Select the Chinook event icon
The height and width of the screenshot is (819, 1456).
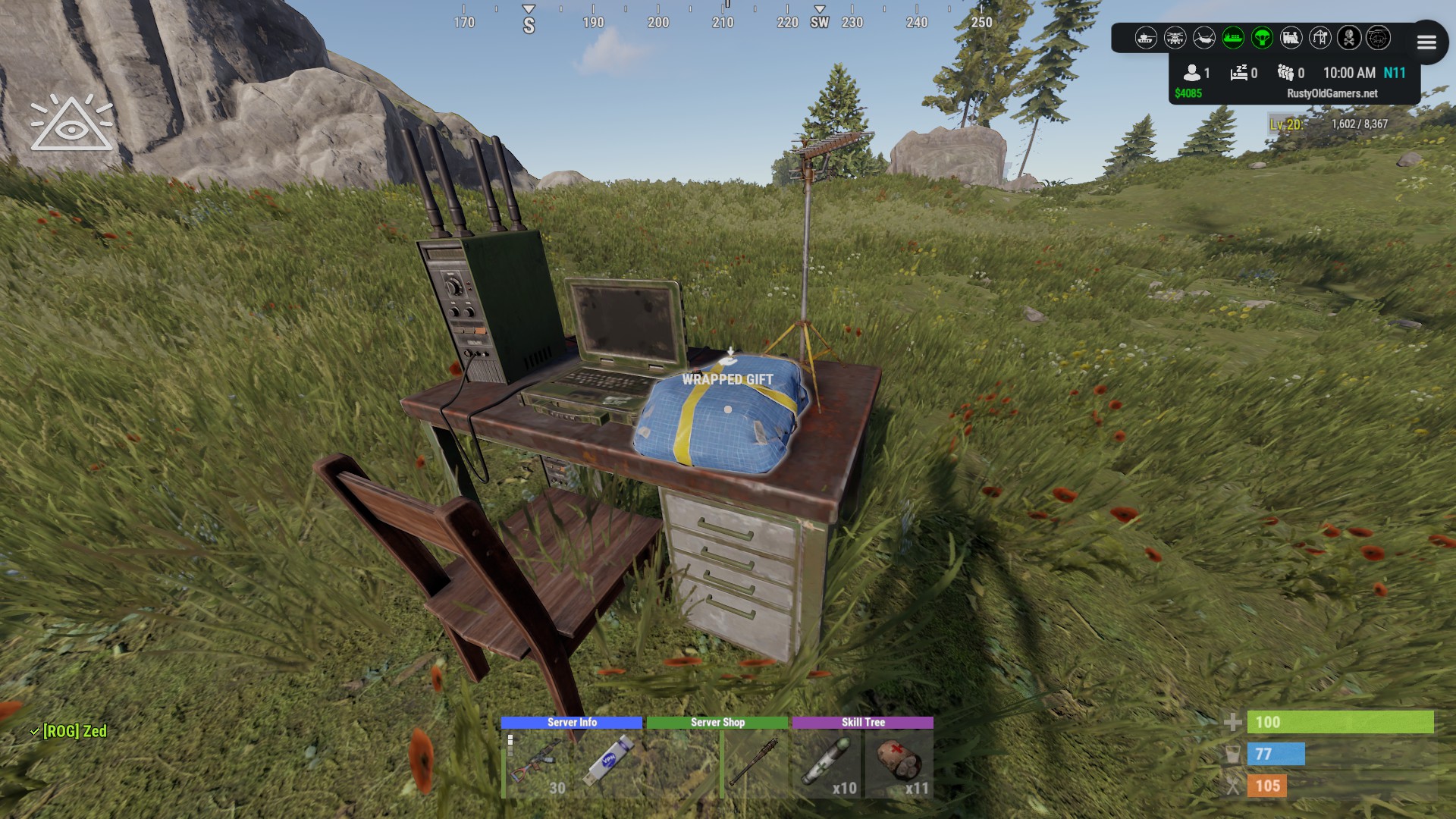(1206, 39)
